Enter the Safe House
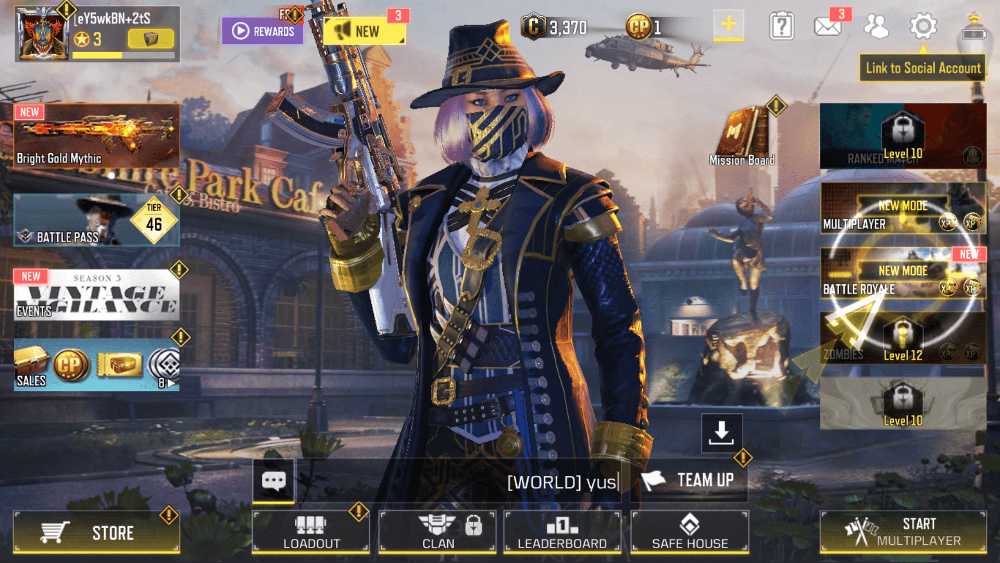 (x=689, y=532)
